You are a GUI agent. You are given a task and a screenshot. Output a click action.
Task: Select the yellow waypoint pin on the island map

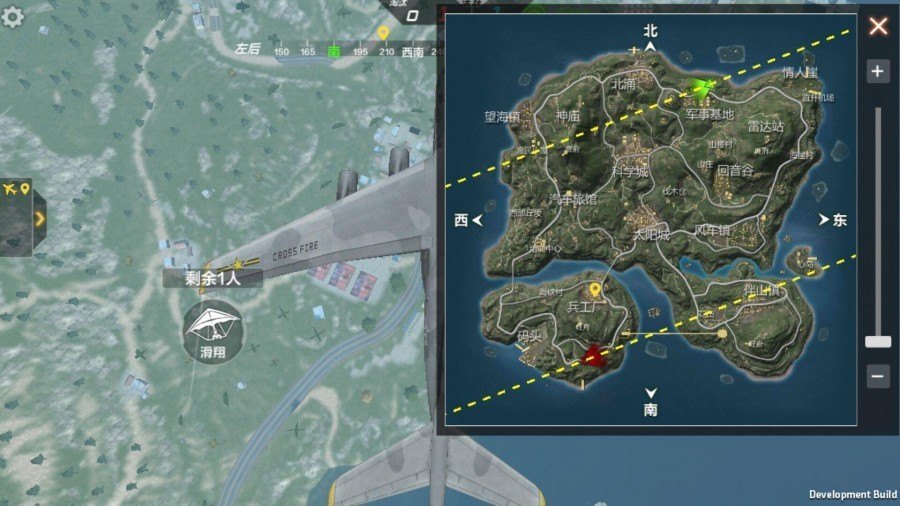[x=595, y=290]
